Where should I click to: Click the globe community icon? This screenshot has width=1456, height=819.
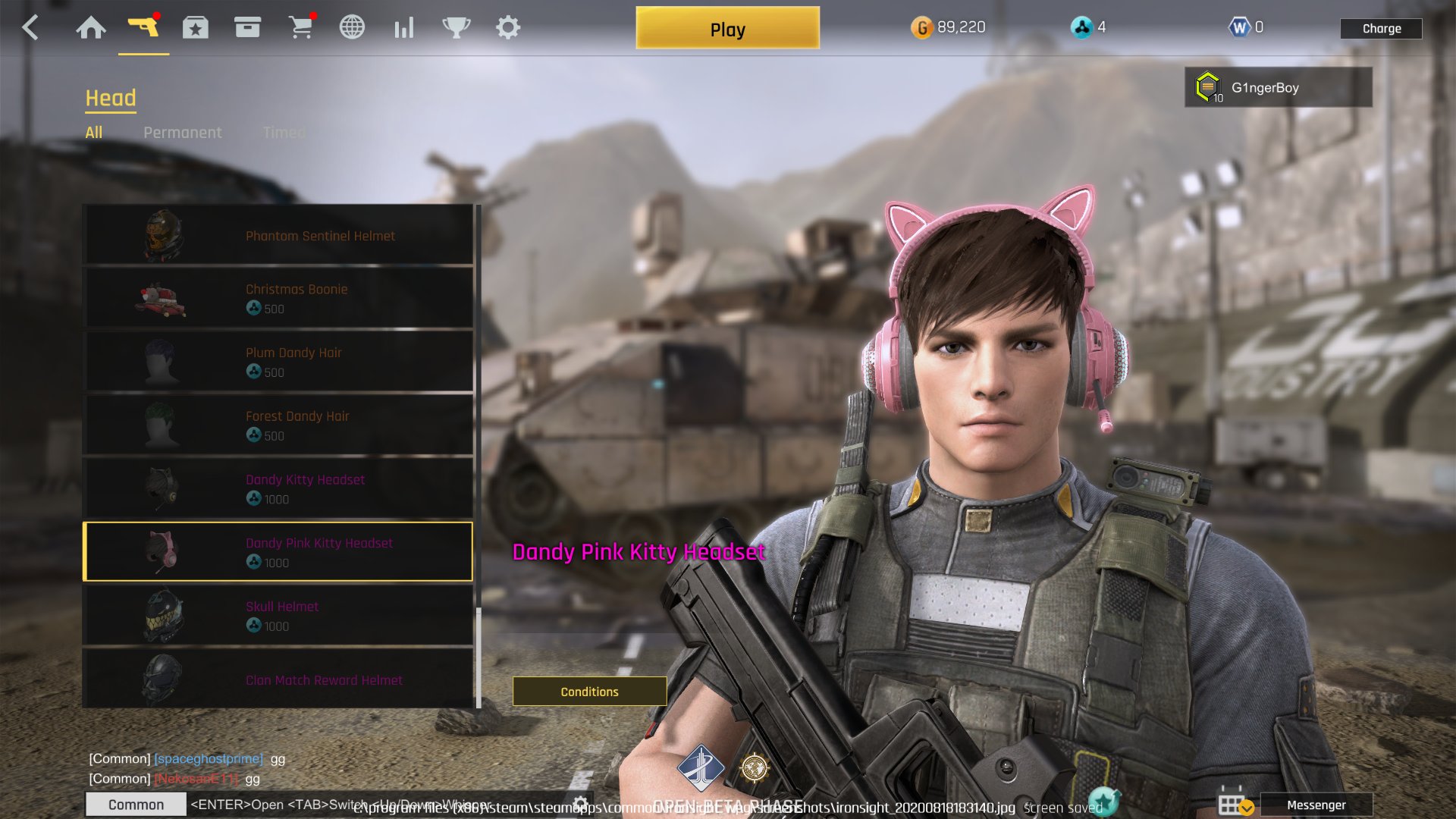(x=352, y=27)
